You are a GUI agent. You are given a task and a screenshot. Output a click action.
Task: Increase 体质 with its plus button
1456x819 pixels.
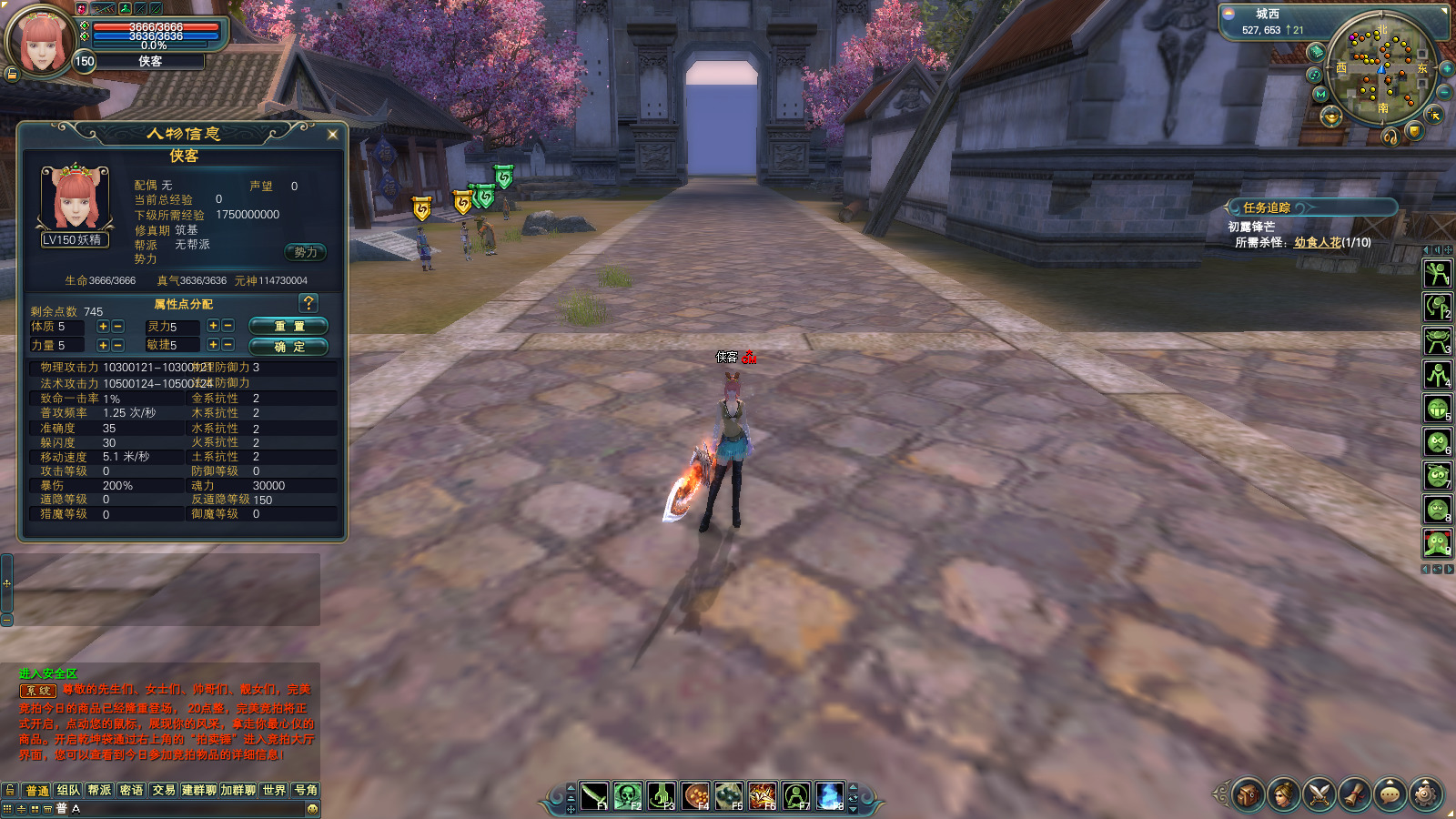(103, 326)
